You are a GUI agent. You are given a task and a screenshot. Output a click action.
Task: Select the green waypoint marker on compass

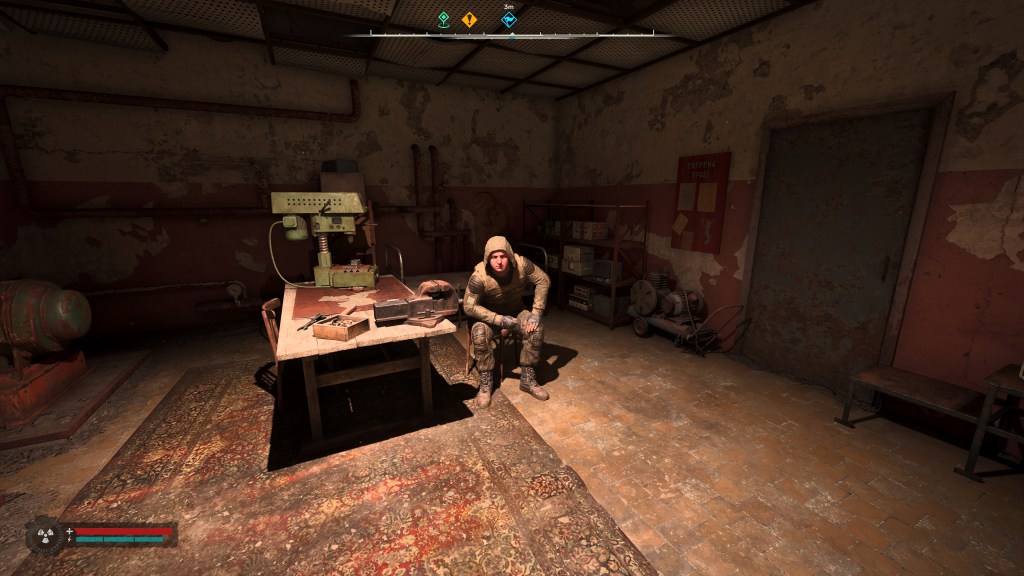click(444, 18)
